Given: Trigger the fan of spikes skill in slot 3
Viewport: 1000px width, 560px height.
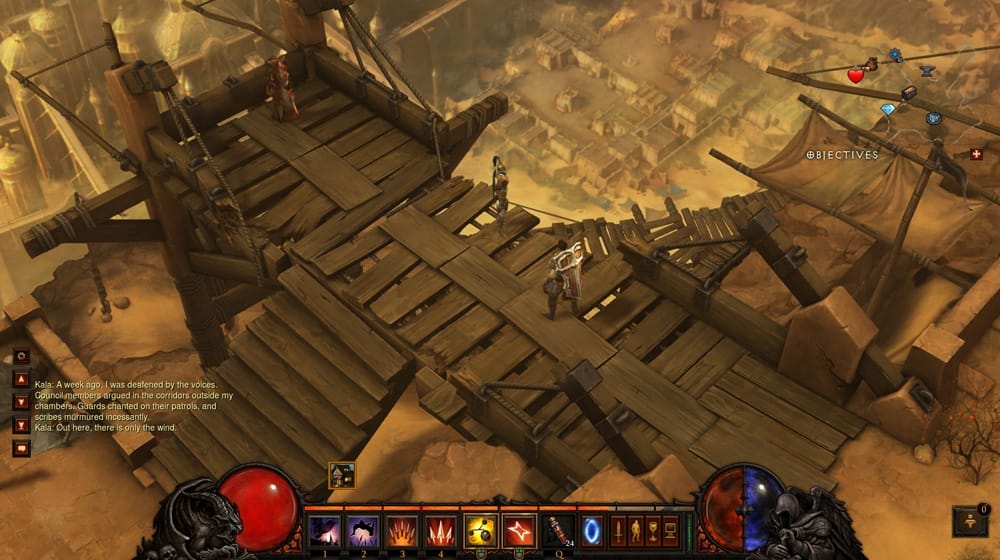Looking at the screenshot, I should (401, 530).
